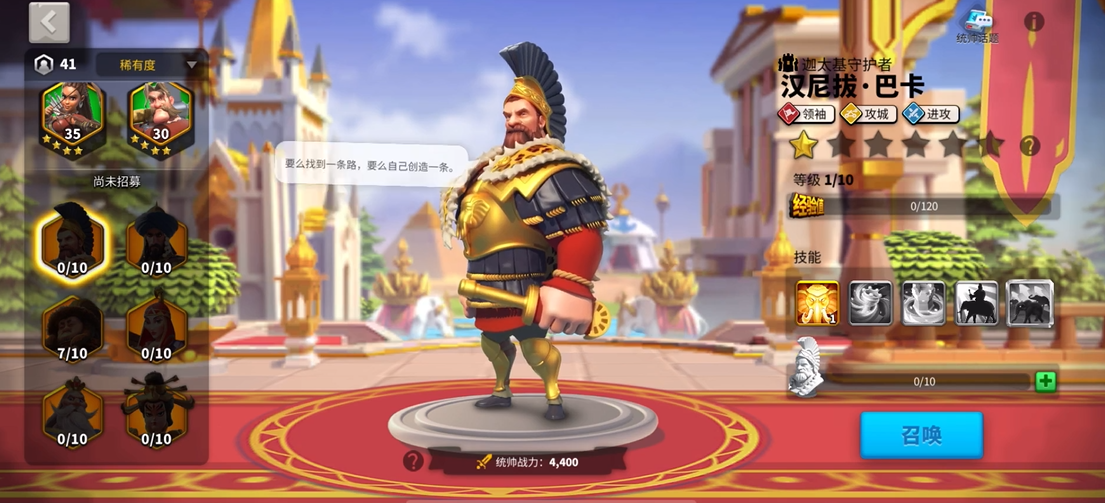Select the level 30 commander portrait
The image size is (1106, 503).
point(160,118)
